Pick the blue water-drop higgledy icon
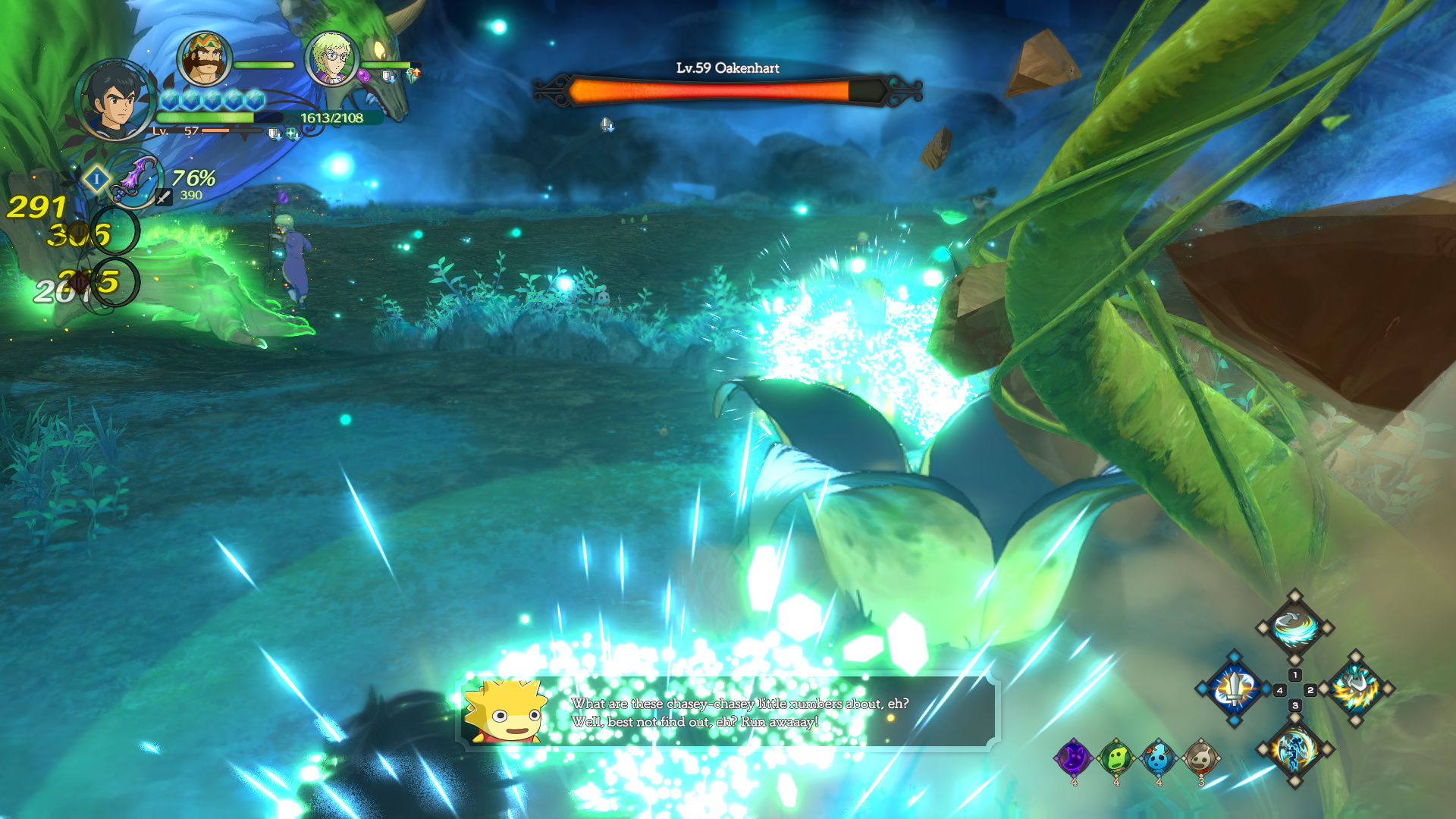The image size is (1456, 819). [x=1159, y=757]
